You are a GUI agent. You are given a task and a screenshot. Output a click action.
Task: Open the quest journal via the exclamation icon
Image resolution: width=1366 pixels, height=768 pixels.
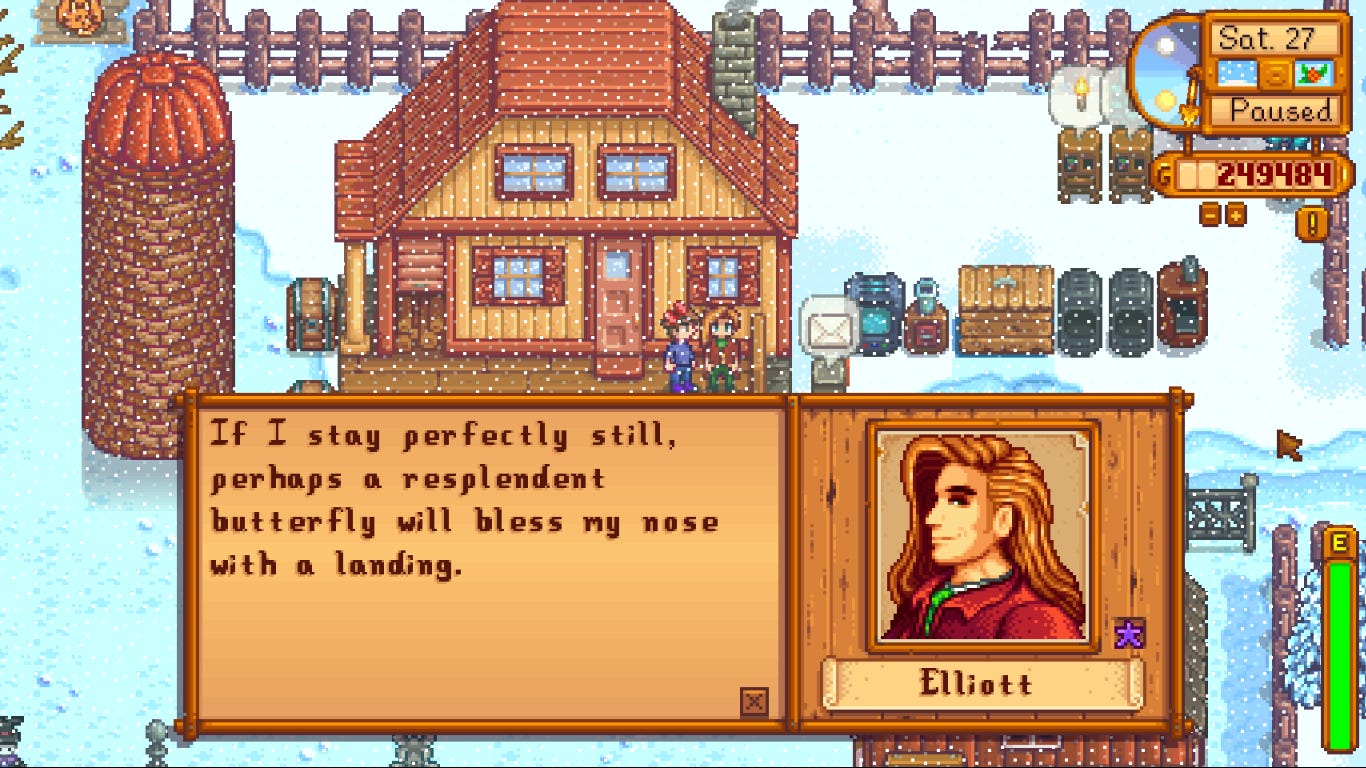coord(1311,222)
